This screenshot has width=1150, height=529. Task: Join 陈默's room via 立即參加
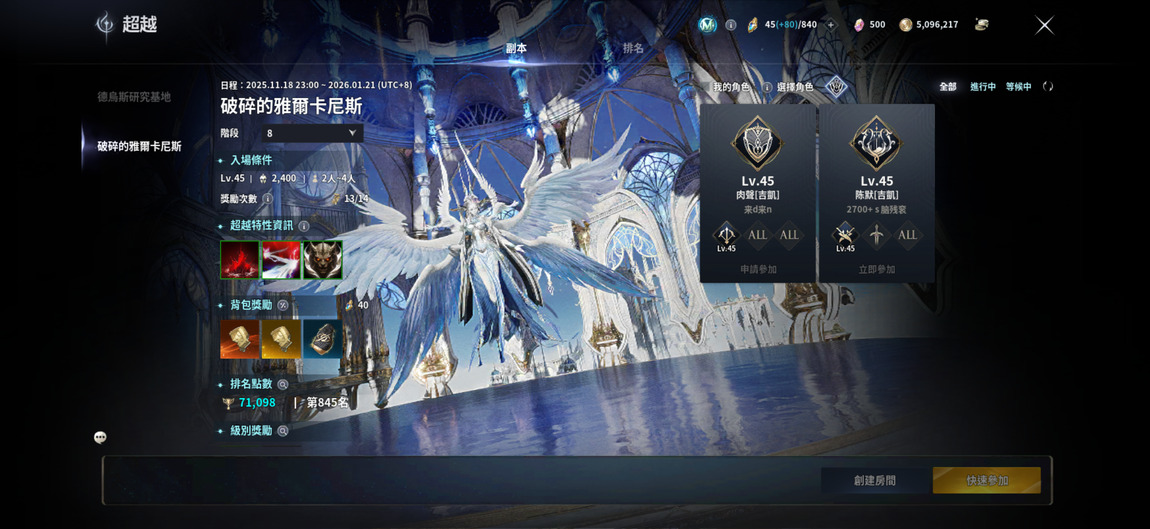click(x=877, y=269)
